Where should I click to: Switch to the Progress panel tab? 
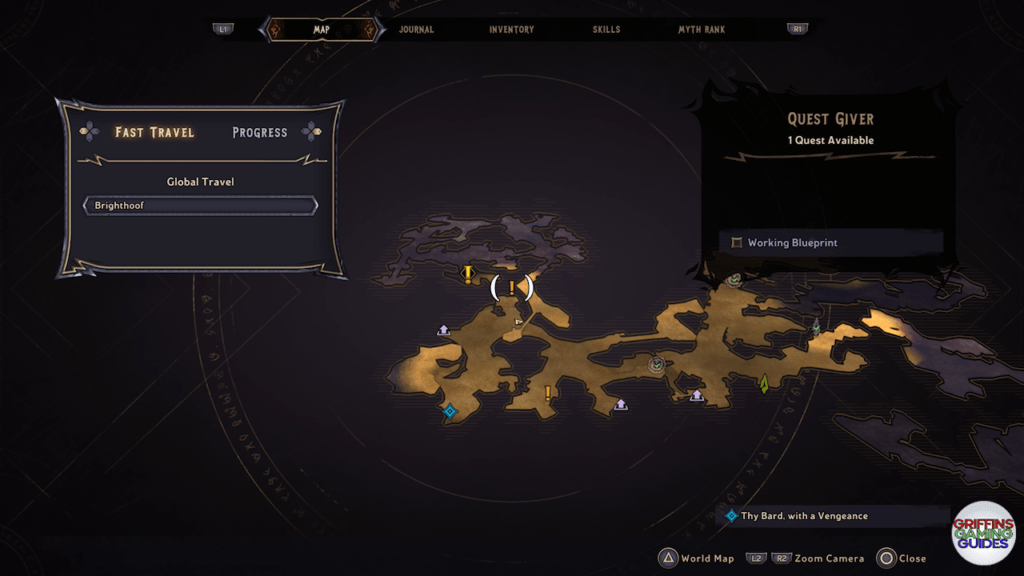click(259, 132)
